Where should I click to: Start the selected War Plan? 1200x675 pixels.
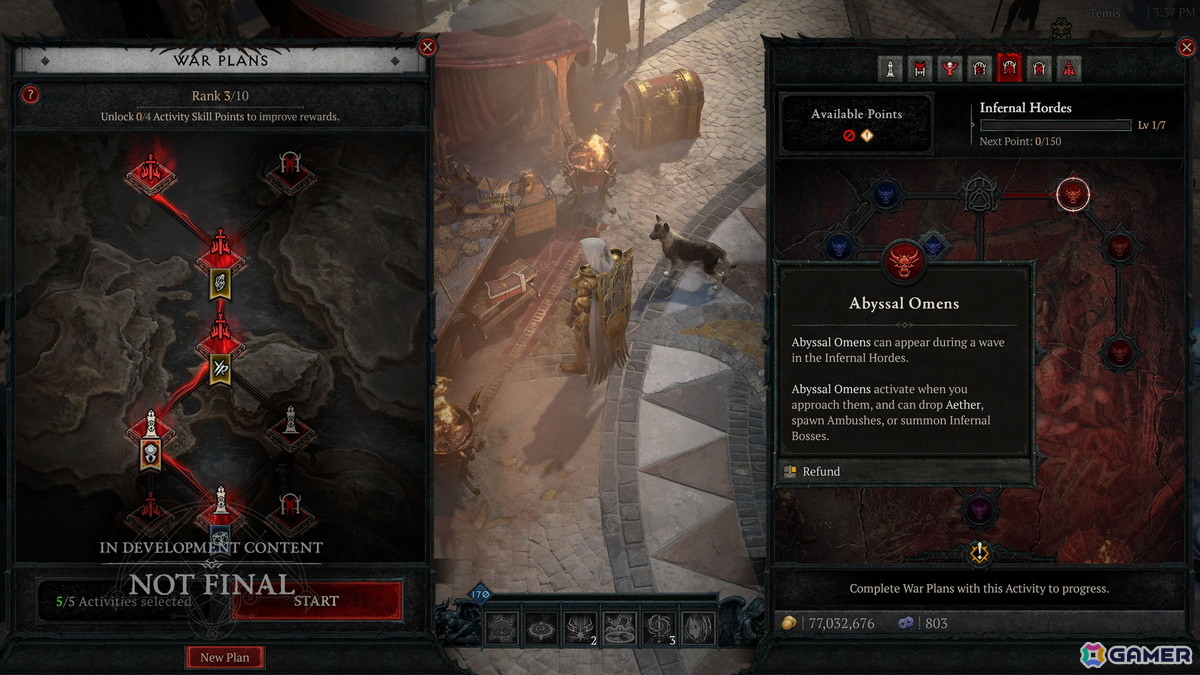(316, 601)
